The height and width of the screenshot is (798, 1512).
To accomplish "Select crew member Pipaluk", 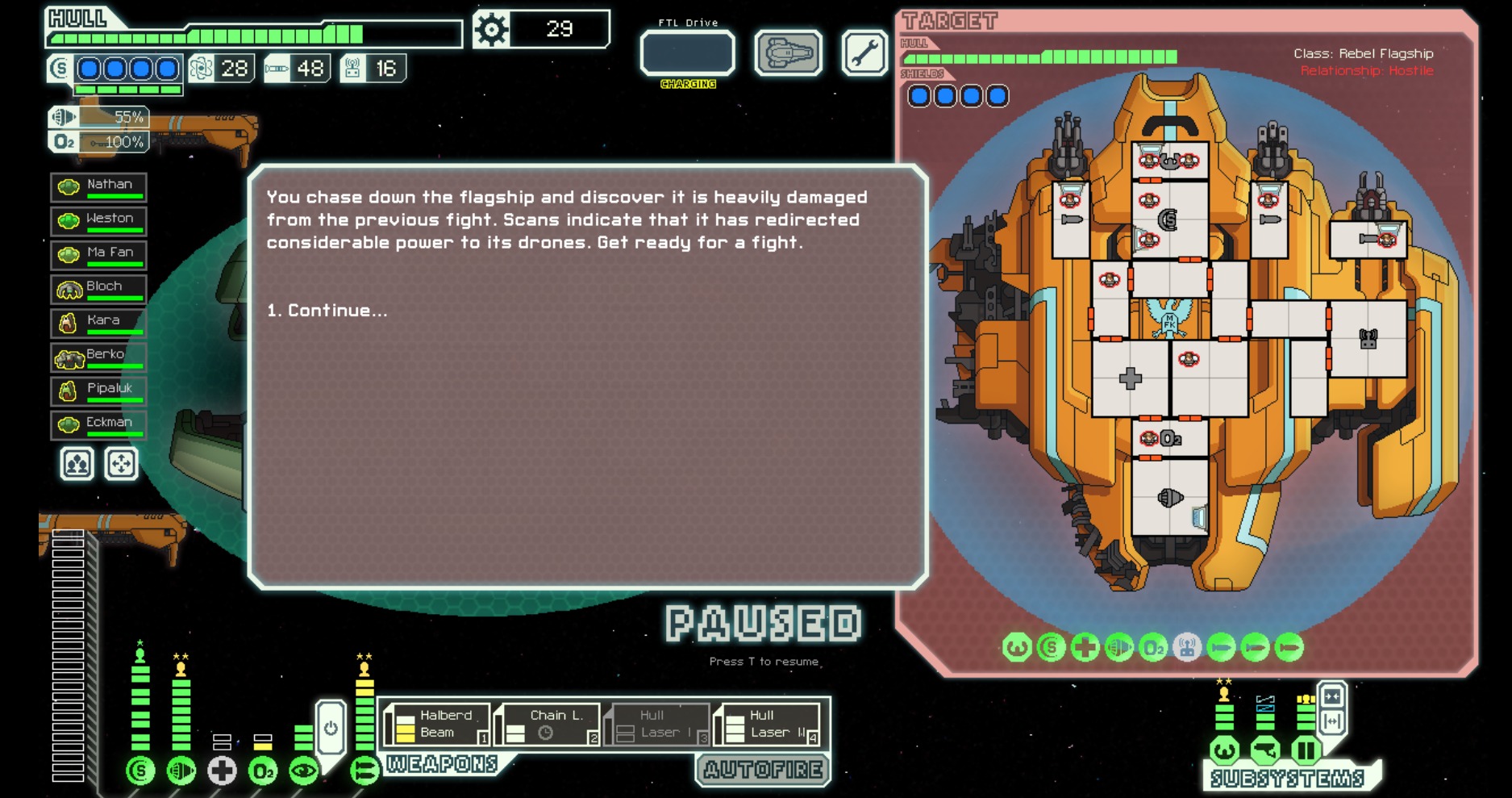I will click(x=98, y=390).
